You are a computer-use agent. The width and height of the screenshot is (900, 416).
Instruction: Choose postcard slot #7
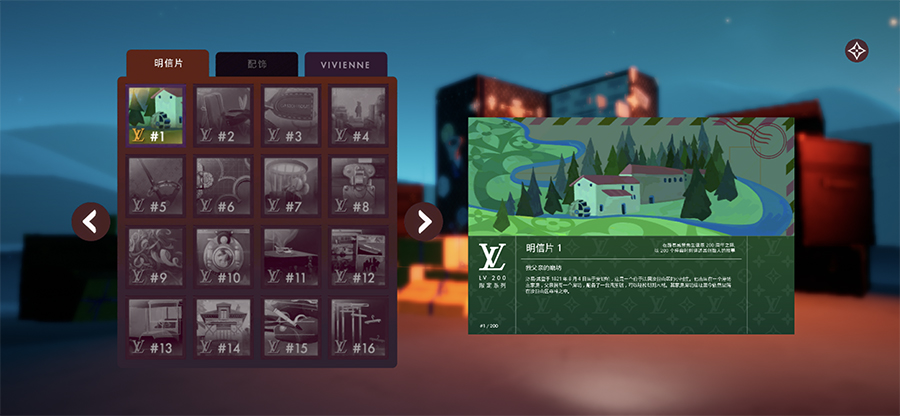tap(291, 186)
